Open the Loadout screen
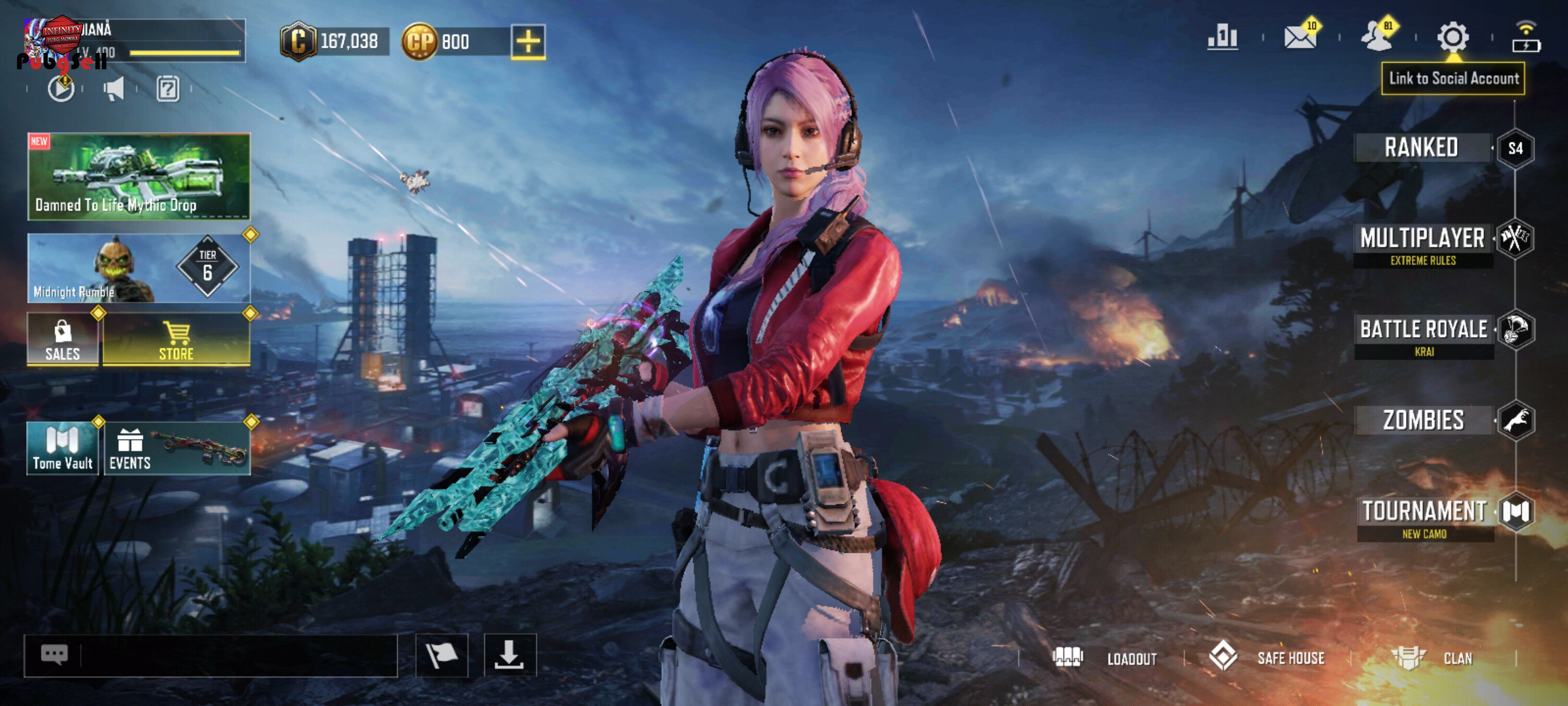 (1105, 658)
